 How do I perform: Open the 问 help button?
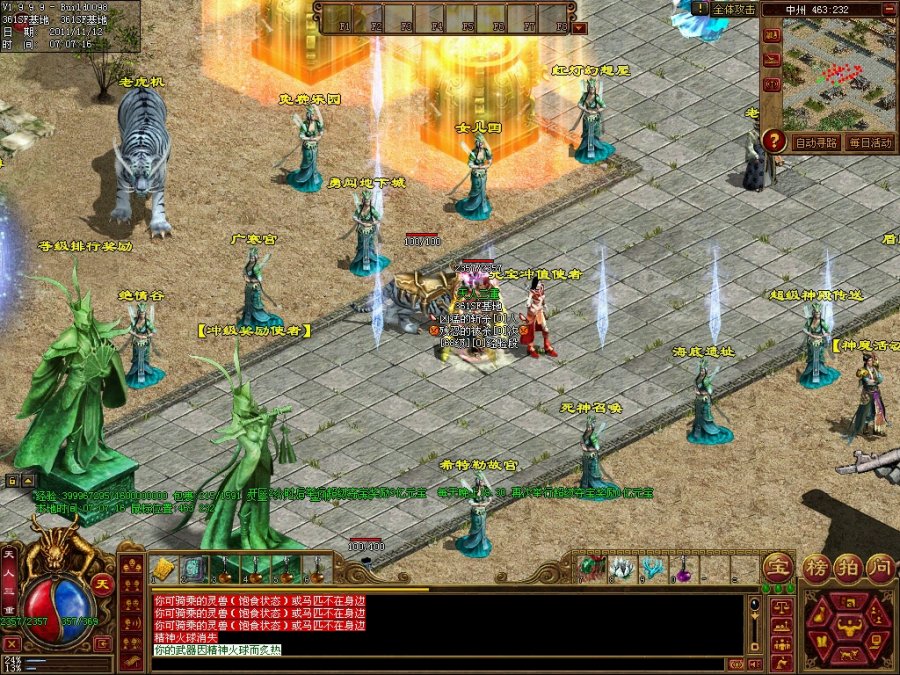[x=879, y=566]
